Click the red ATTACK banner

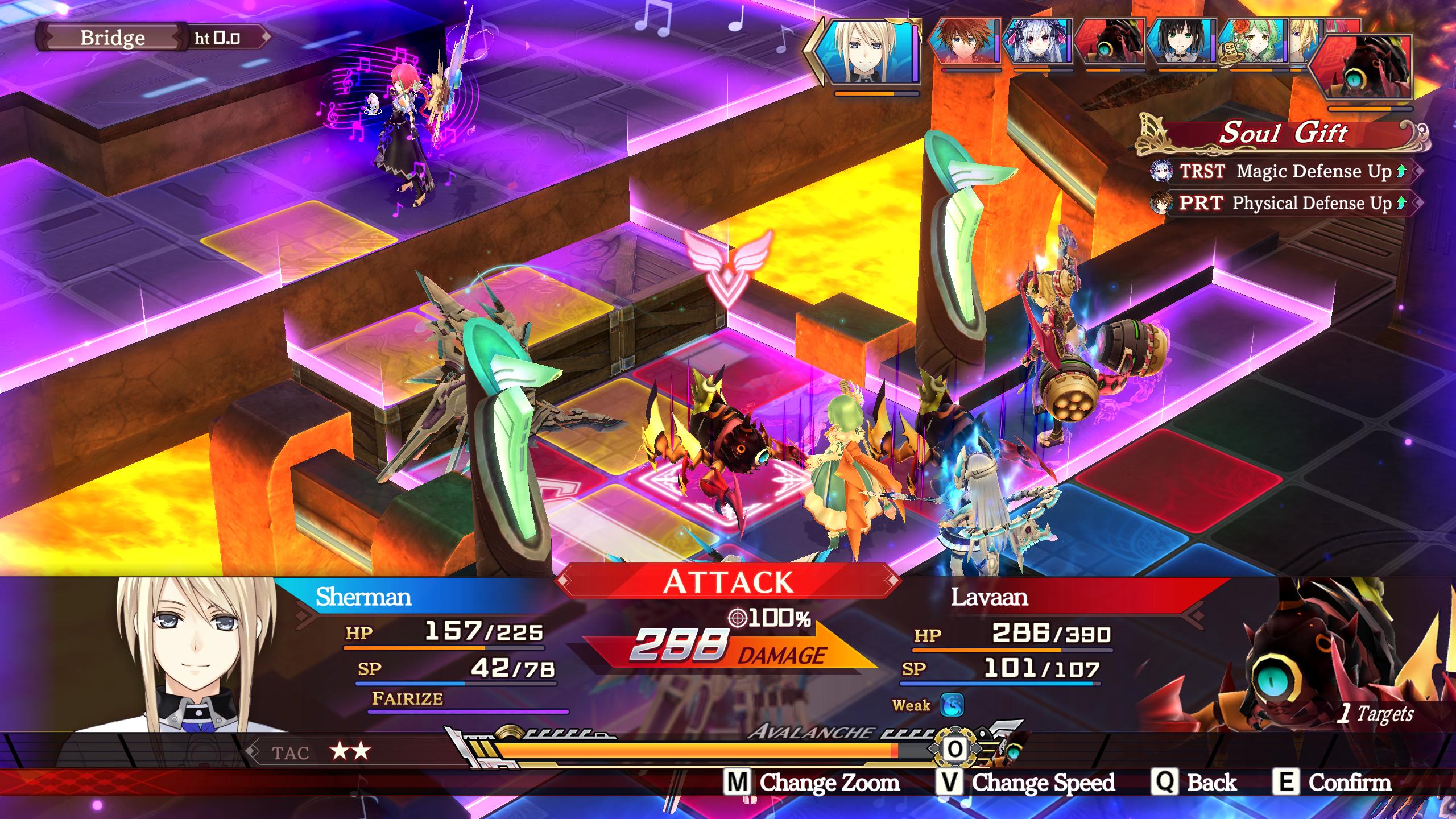tap(728, 581)
